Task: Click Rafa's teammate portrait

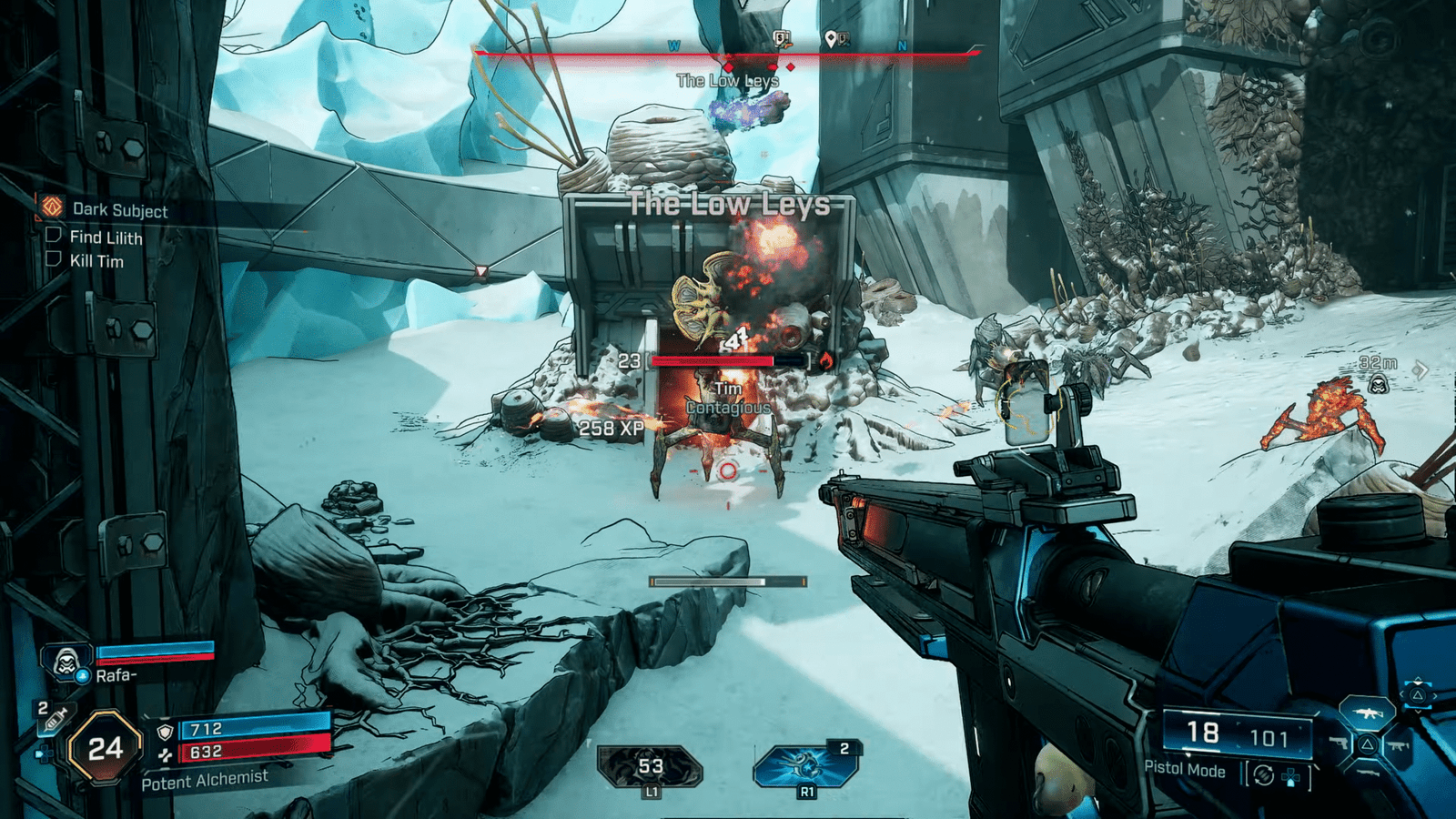Action: 66,662
